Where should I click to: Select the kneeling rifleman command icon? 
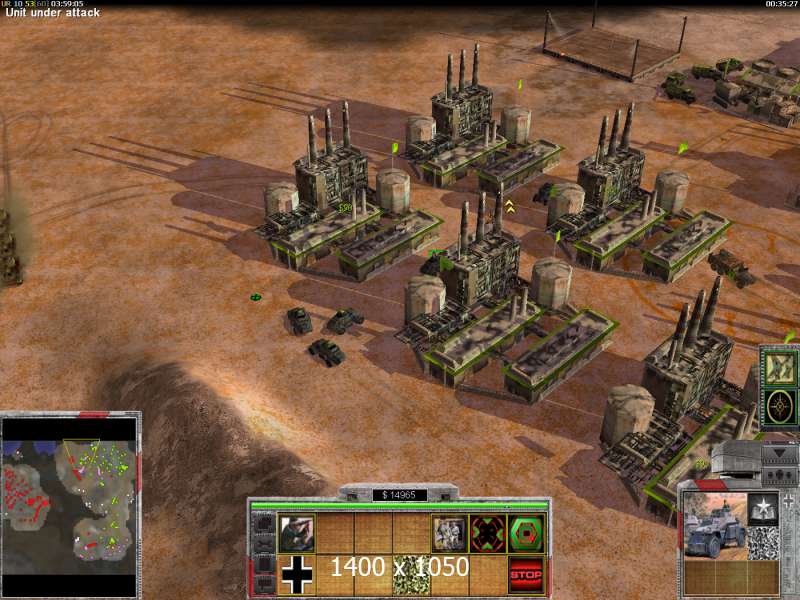click(x=296, y=533)
